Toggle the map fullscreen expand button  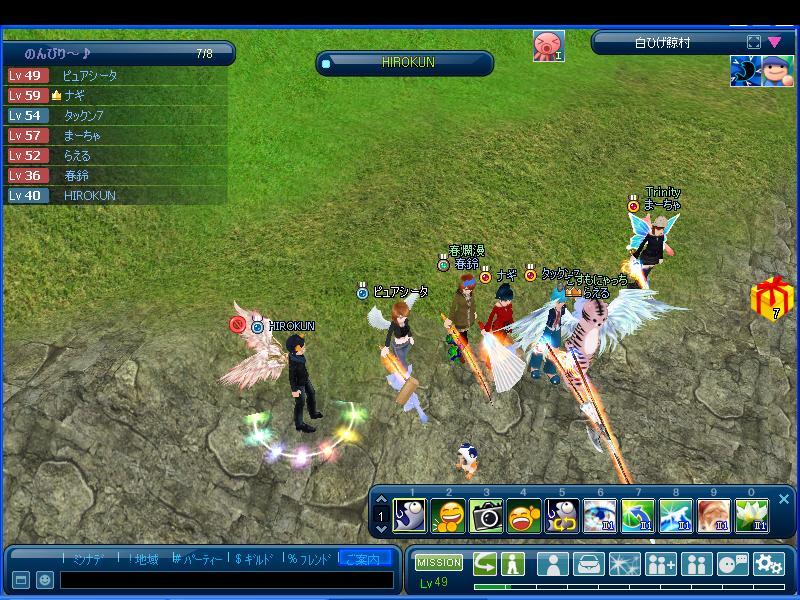[x=754, y=43]
